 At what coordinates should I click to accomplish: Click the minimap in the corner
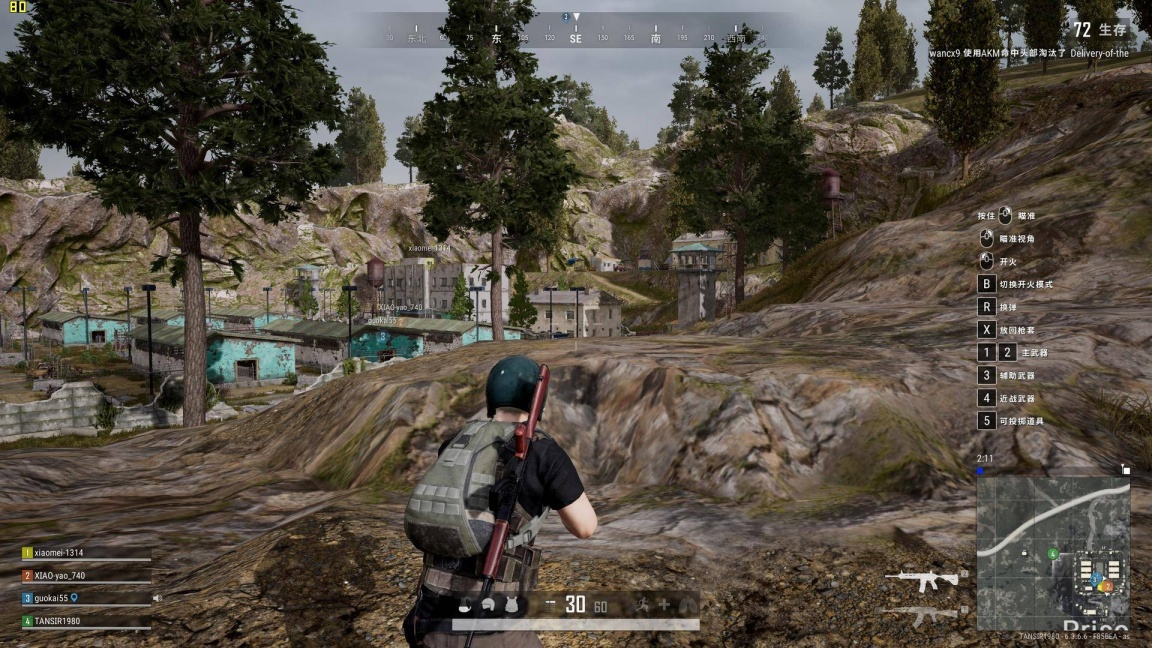1053,551
